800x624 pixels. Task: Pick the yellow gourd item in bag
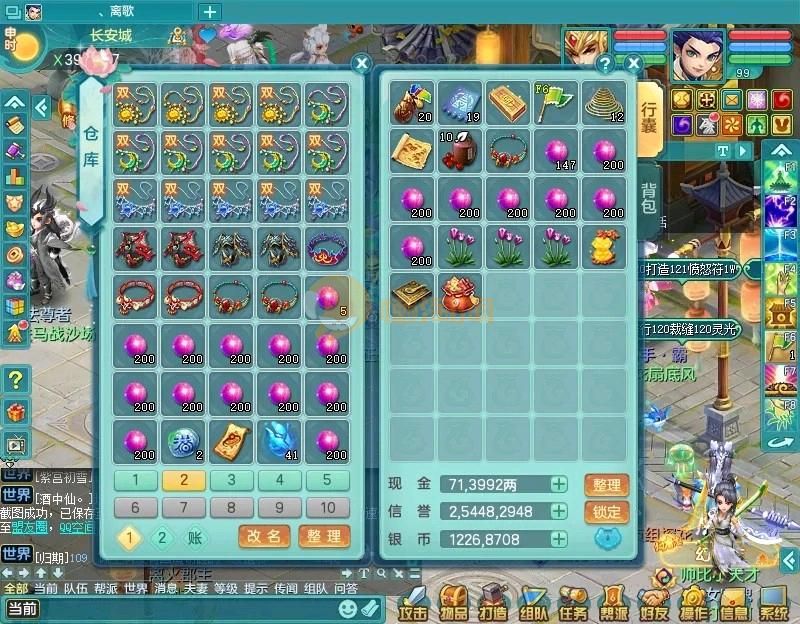[606, 246]
